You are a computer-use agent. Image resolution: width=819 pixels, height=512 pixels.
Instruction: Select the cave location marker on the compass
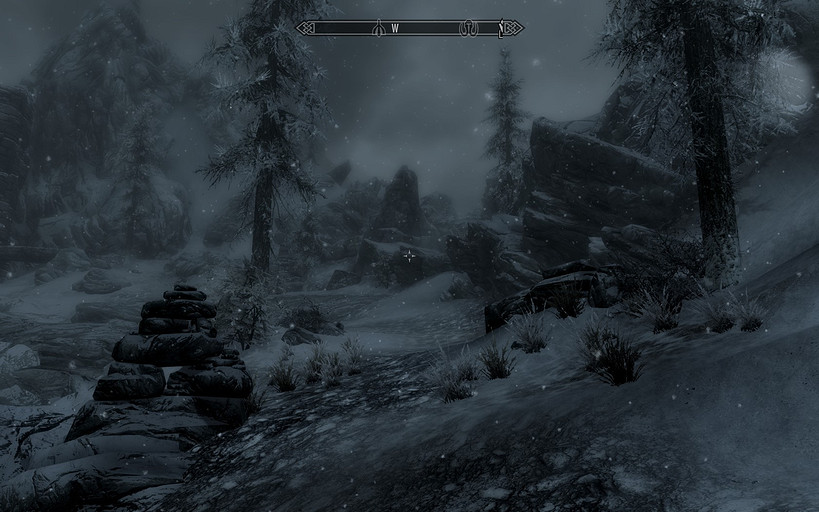(468, 28)
